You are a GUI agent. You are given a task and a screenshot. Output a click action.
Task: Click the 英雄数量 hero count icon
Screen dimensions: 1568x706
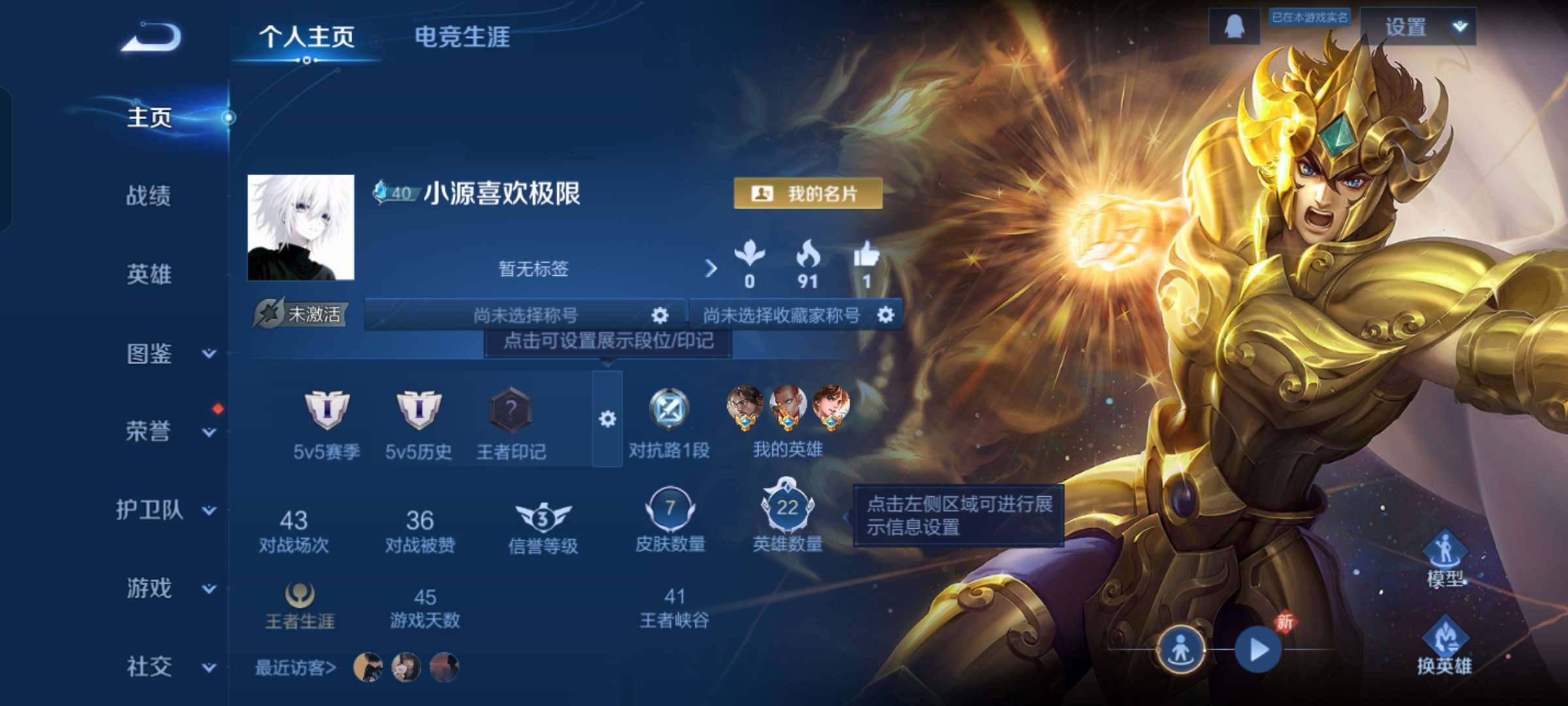click(787, 507)
